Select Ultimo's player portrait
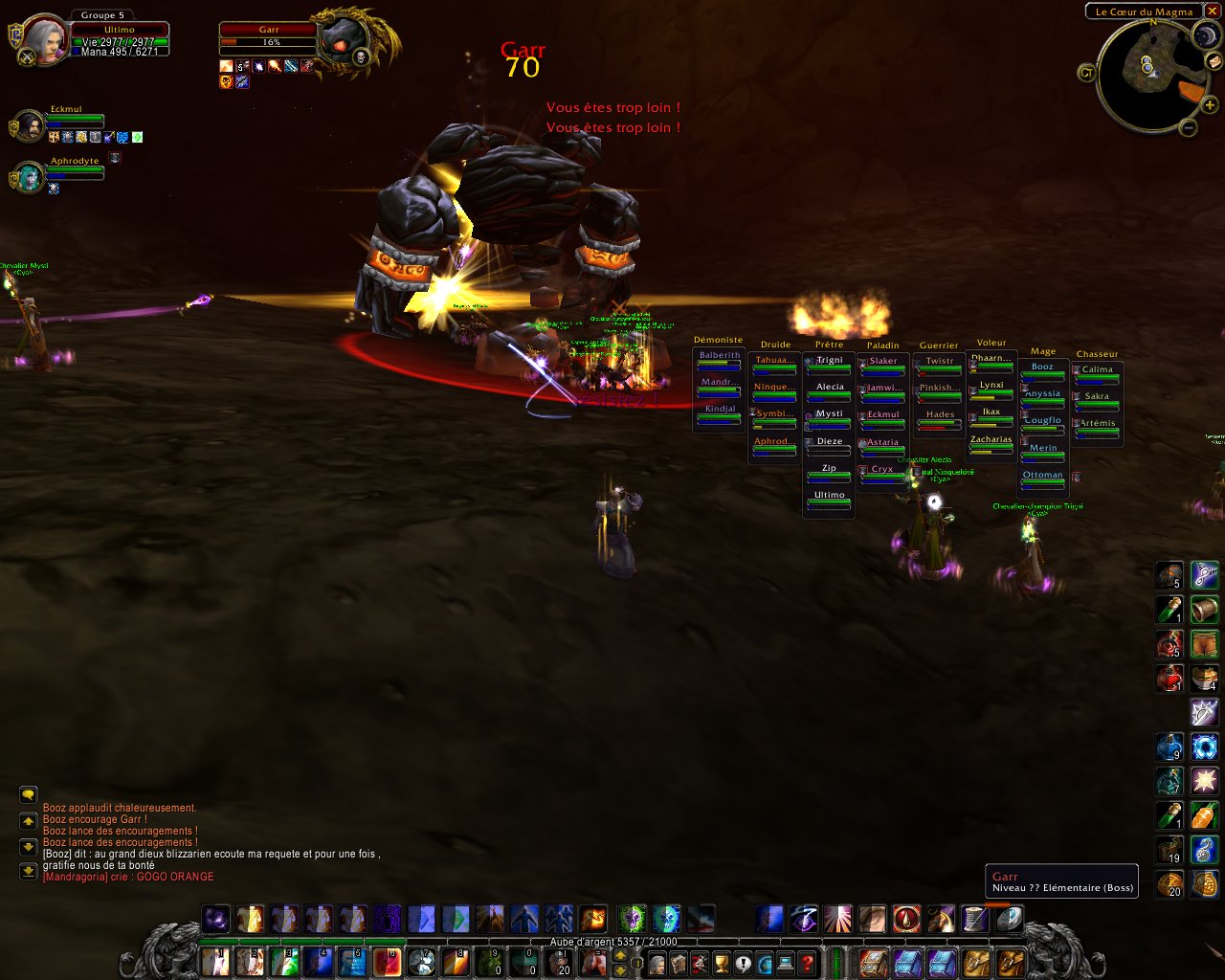The height and width of the screenshot is (980, 1225). (44, 40)
